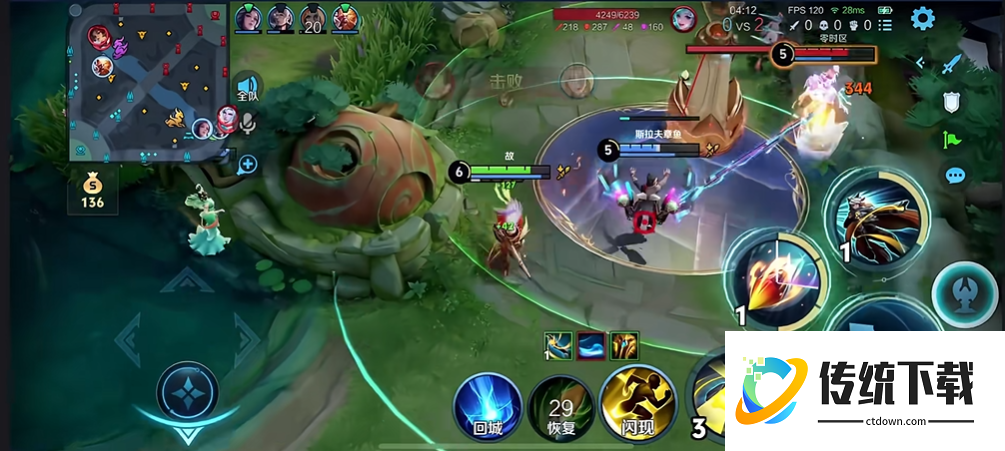The width and height of the screenshot is (1005, 451).
Task: Toggle the microphone icon
Action: (247, 122)
